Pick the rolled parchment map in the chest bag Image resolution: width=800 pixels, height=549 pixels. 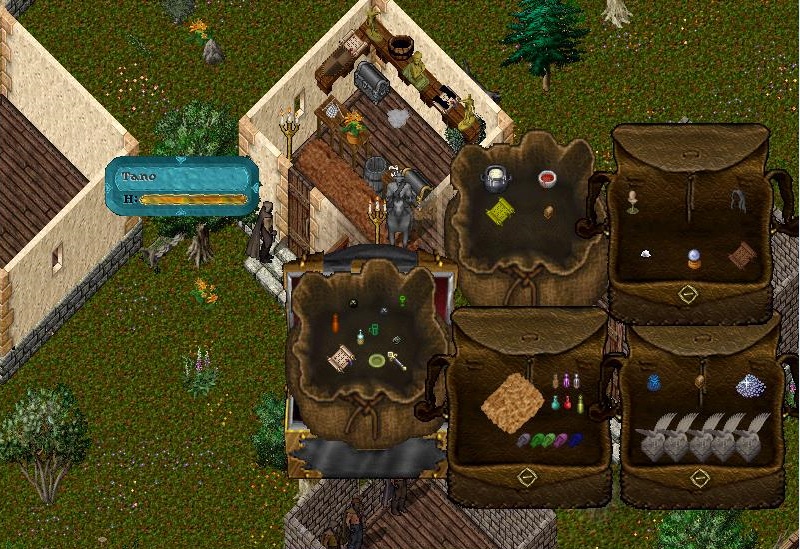point(343,355)
